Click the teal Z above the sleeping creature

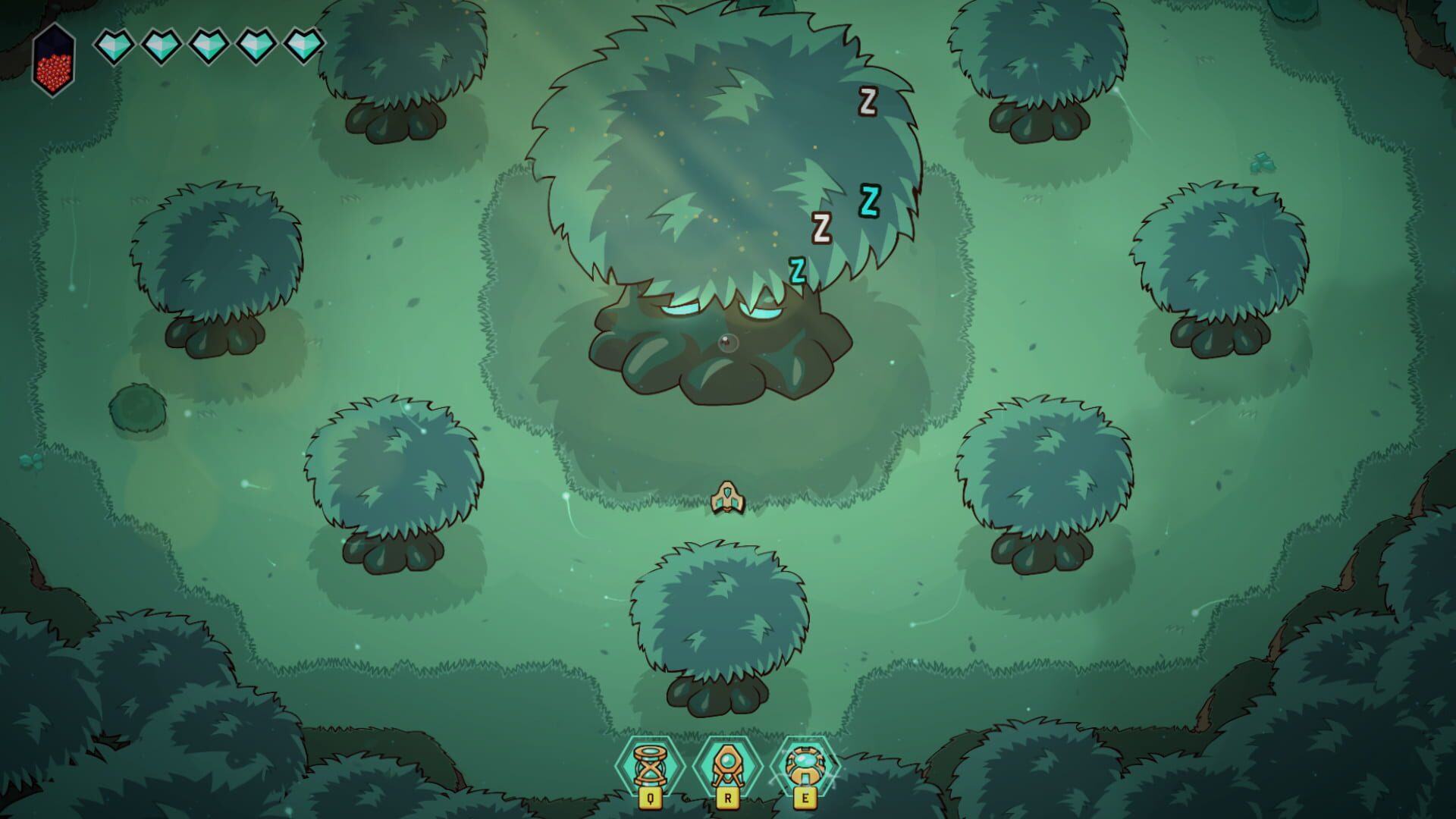pos(871,201)
